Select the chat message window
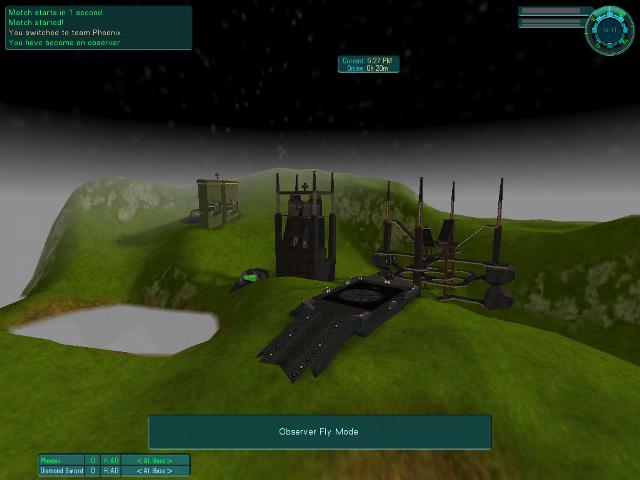The height and width of the screenshot is (480, 640). pos(98,28)
